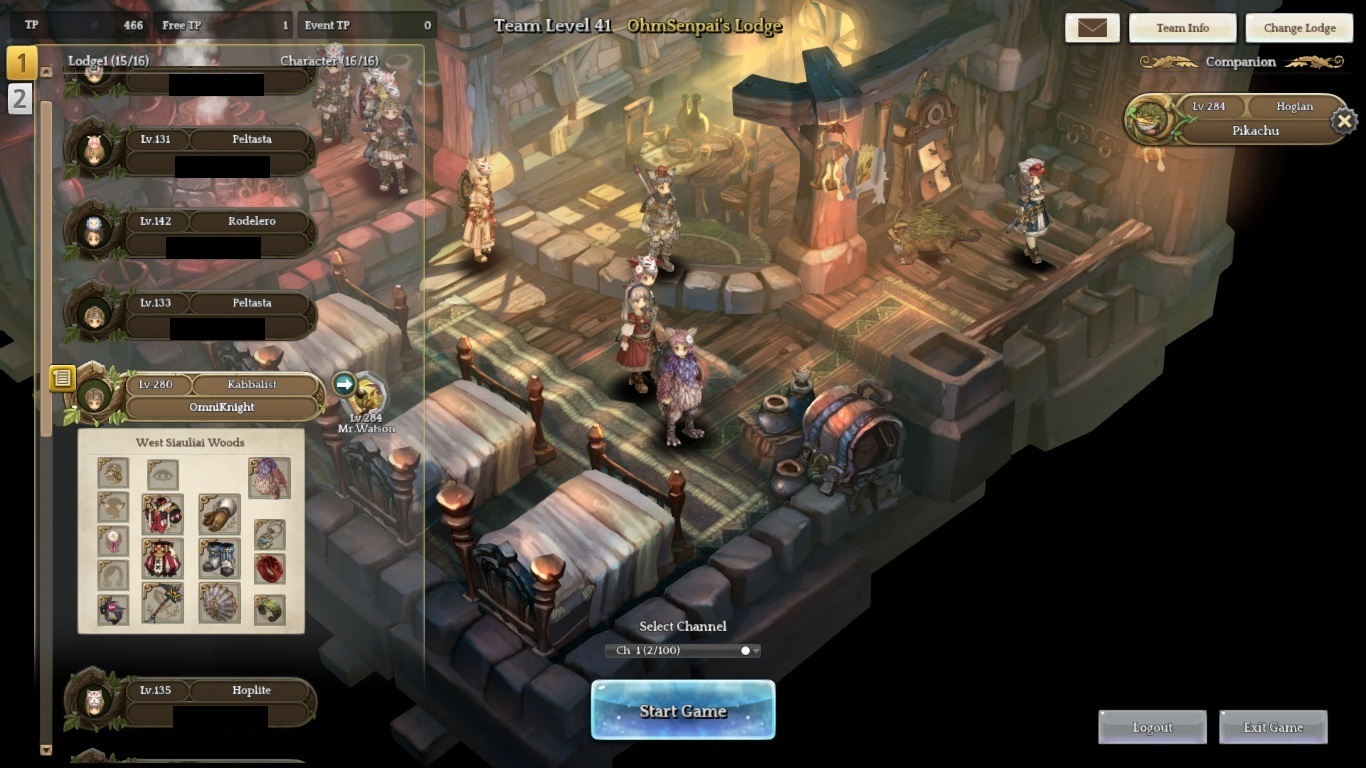Switch to lodge tab 2
Image resolution: width=1366 pixels, height=768 pixels.
[20, 98]
